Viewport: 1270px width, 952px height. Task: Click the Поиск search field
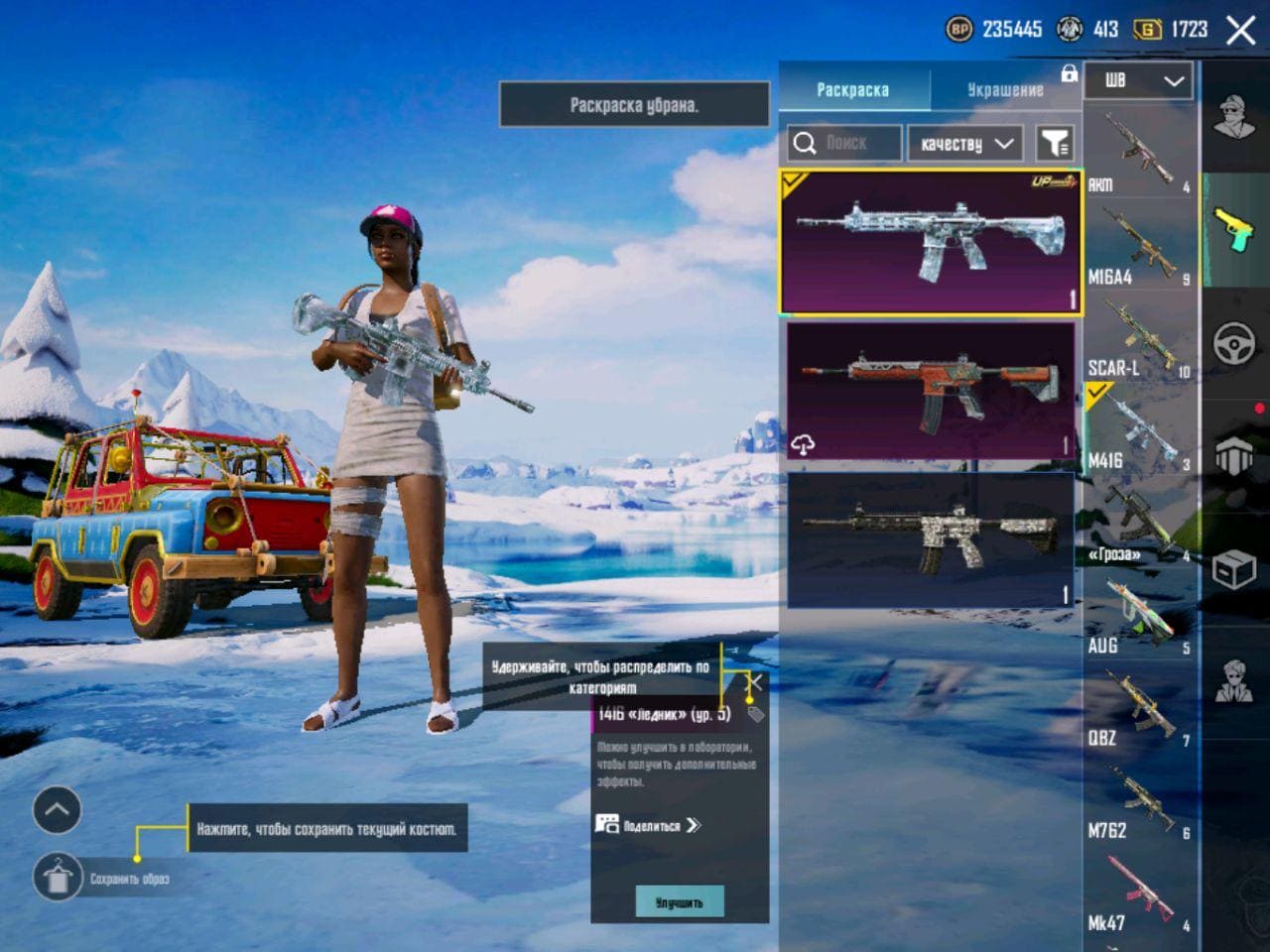tap(845, 144)
